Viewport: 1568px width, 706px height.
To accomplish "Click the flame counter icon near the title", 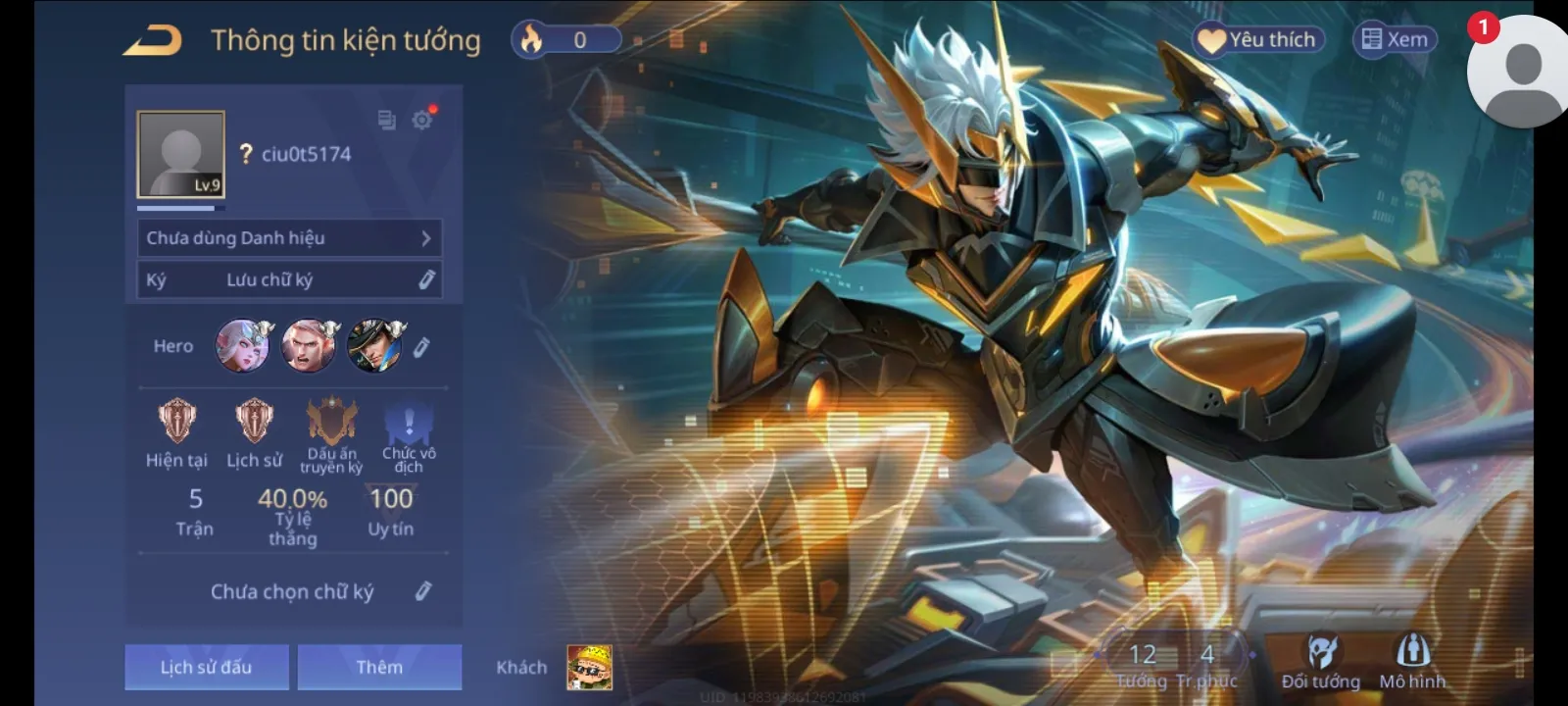I will pyautogui.click(x=532, y=39).
